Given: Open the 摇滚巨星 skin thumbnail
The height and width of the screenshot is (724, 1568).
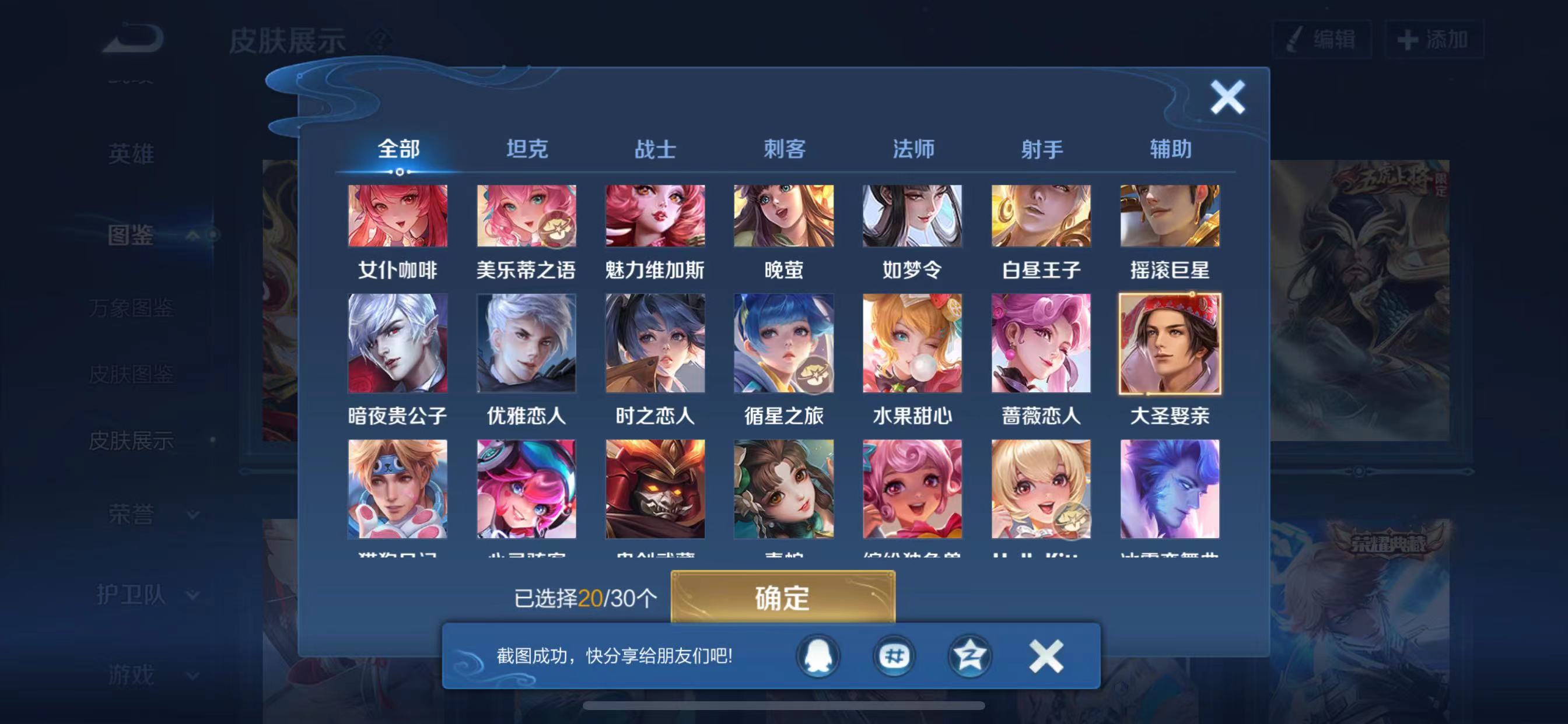Looking at the screenshot, I should coord(1170,216).
